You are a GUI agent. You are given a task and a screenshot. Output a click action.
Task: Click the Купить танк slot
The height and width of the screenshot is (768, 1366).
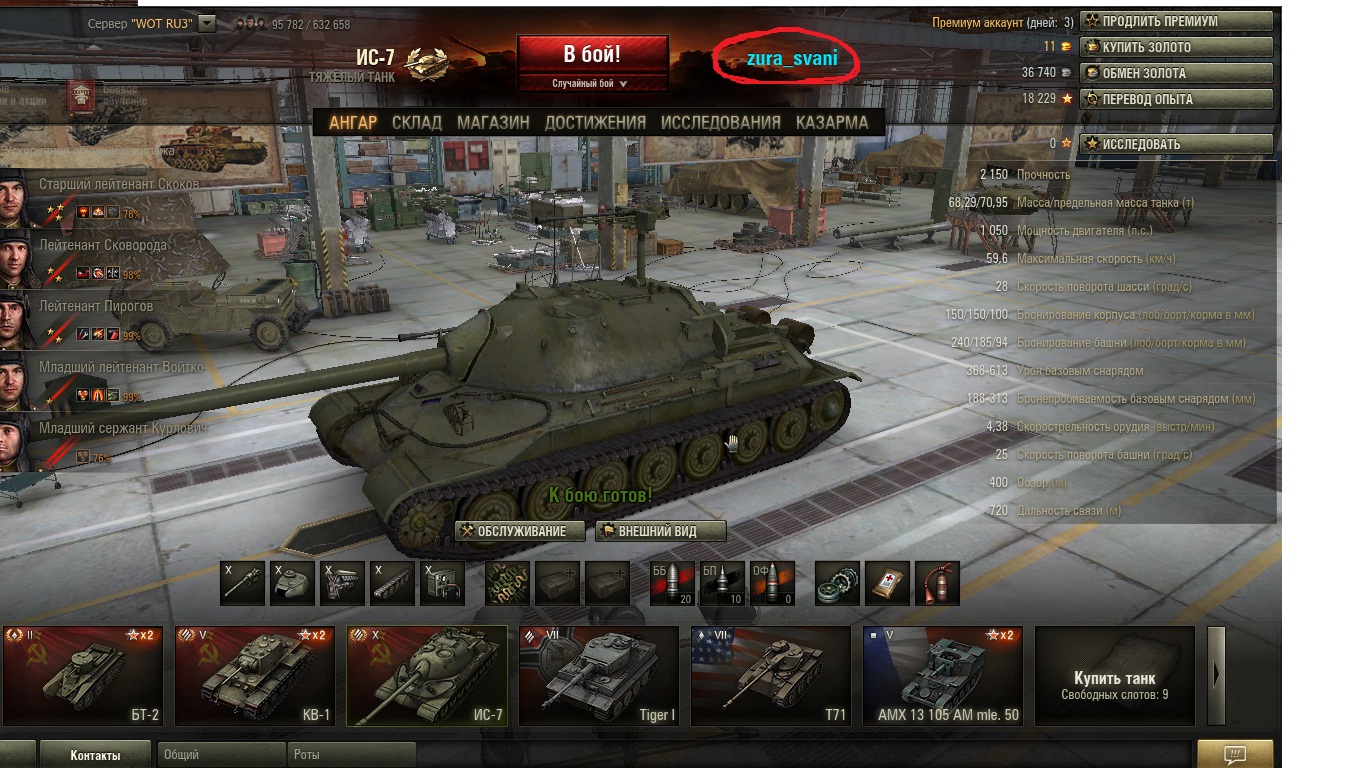pos(1114,675)
